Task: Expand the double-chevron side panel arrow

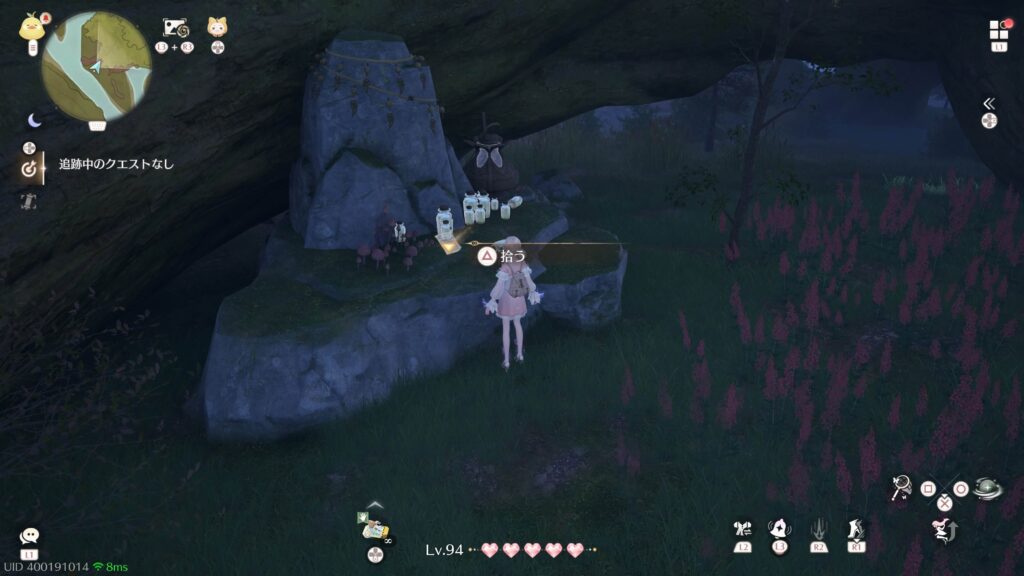Action: coord(988,103)
